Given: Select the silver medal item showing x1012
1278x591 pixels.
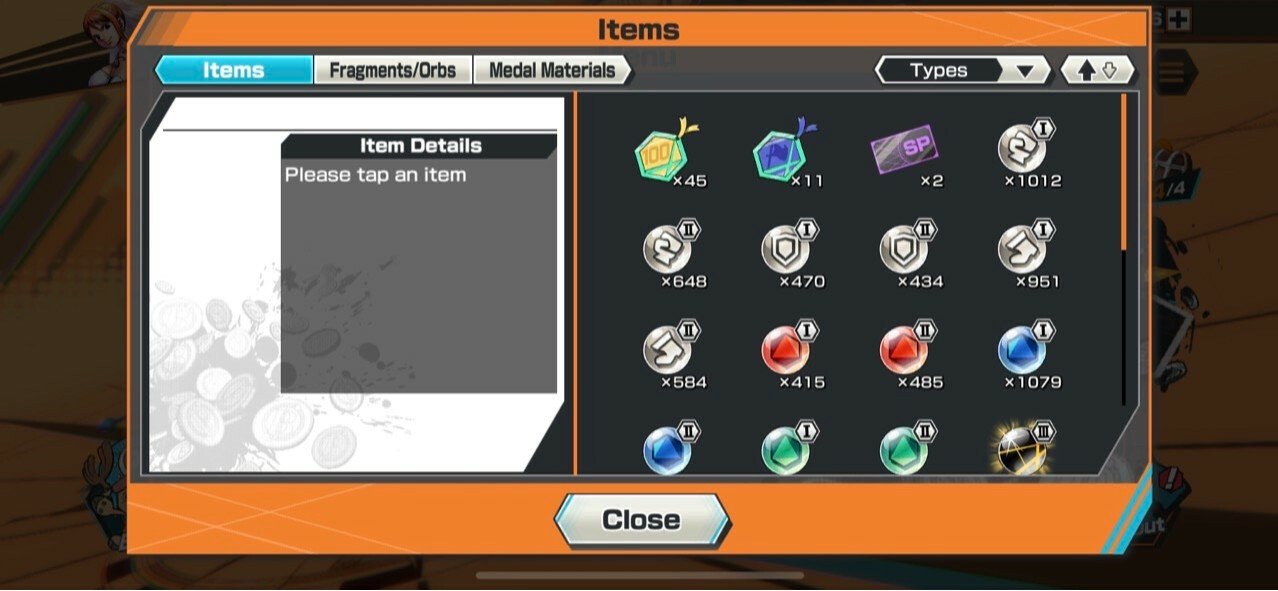Looking at the screenshot, I should pyautogui.click(x=1023, y=152).
